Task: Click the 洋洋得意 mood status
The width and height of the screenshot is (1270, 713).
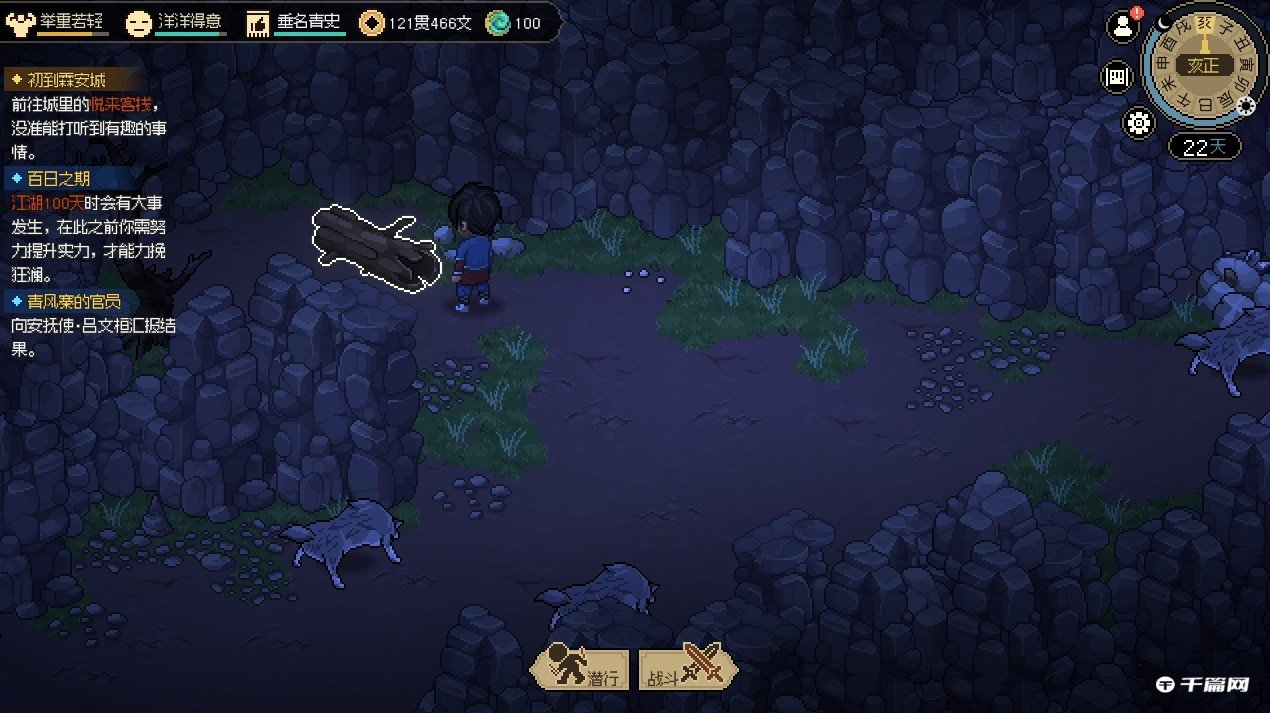Action: [177, 22]
